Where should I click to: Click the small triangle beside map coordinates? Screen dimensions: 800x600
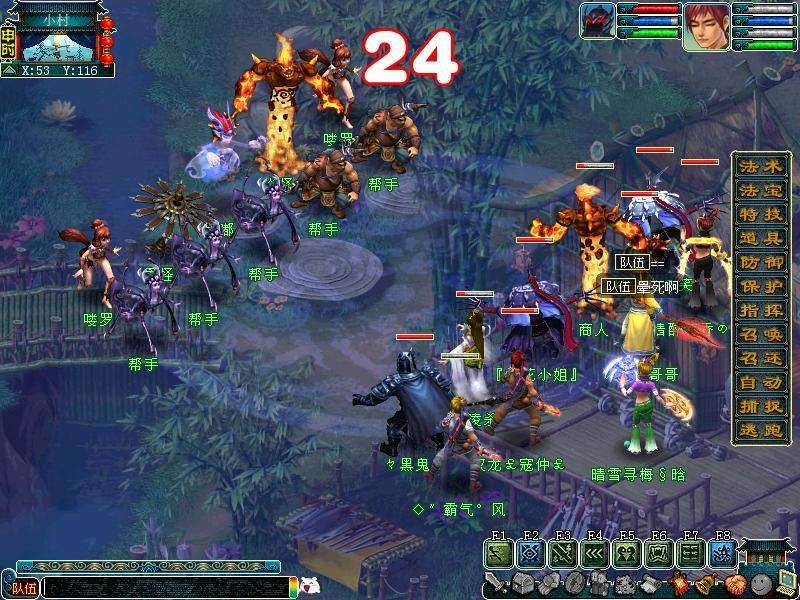coord(9,71)
